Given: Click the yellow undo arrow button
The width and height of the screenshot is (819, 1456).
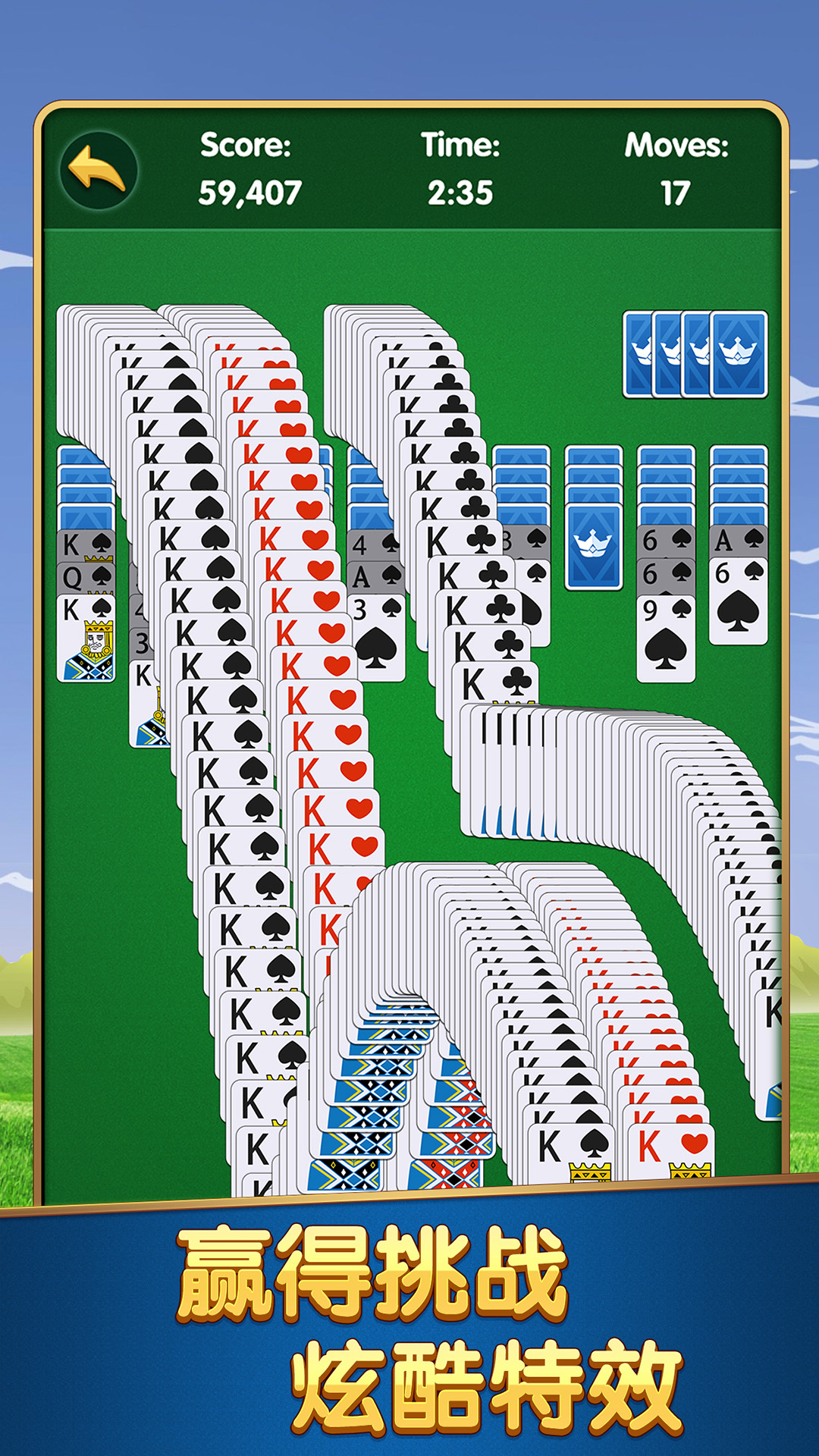Looking at the screenshot, I should 98,170.
